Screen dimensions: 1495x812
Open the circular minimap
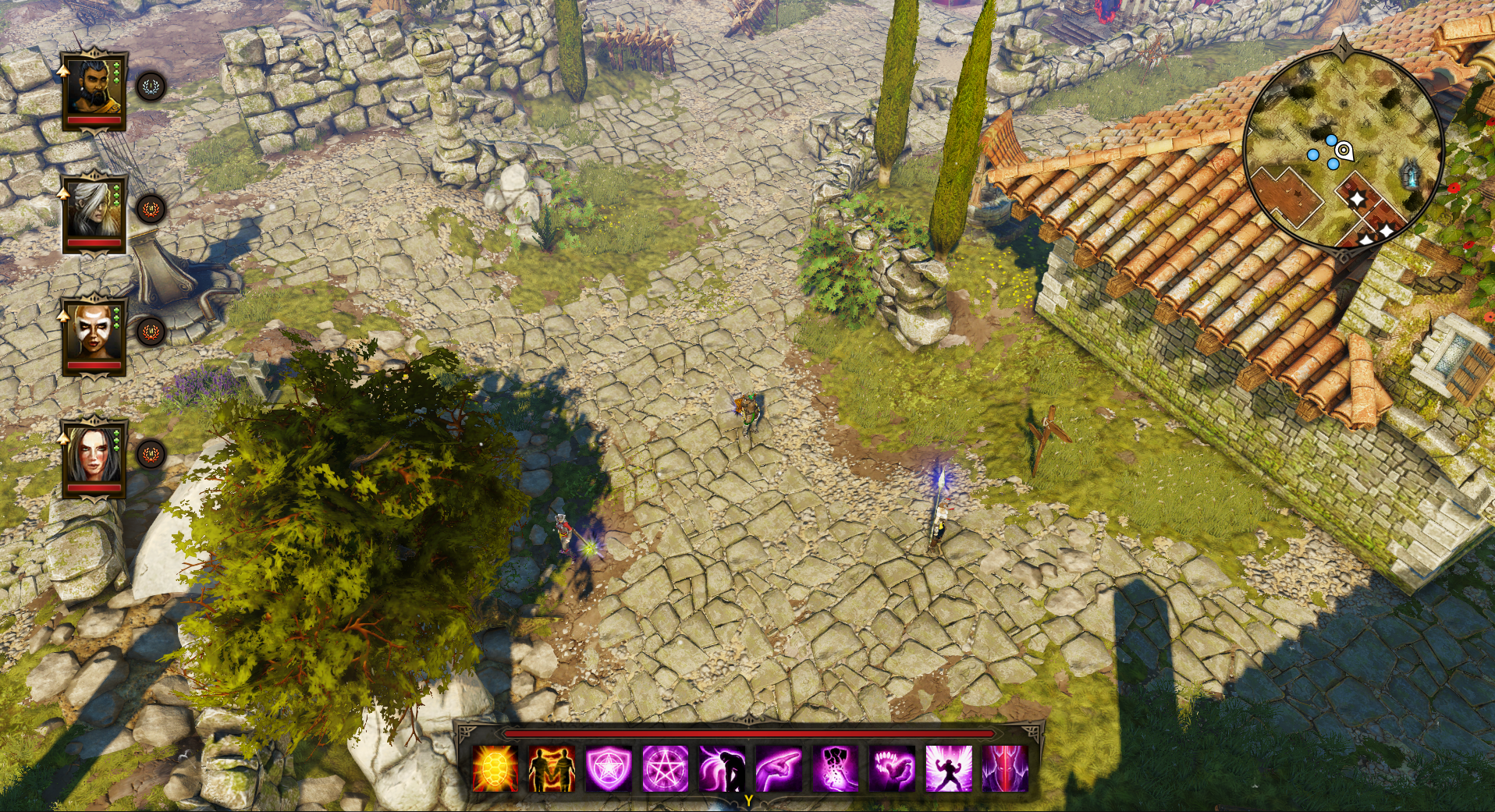(1344, 150)
